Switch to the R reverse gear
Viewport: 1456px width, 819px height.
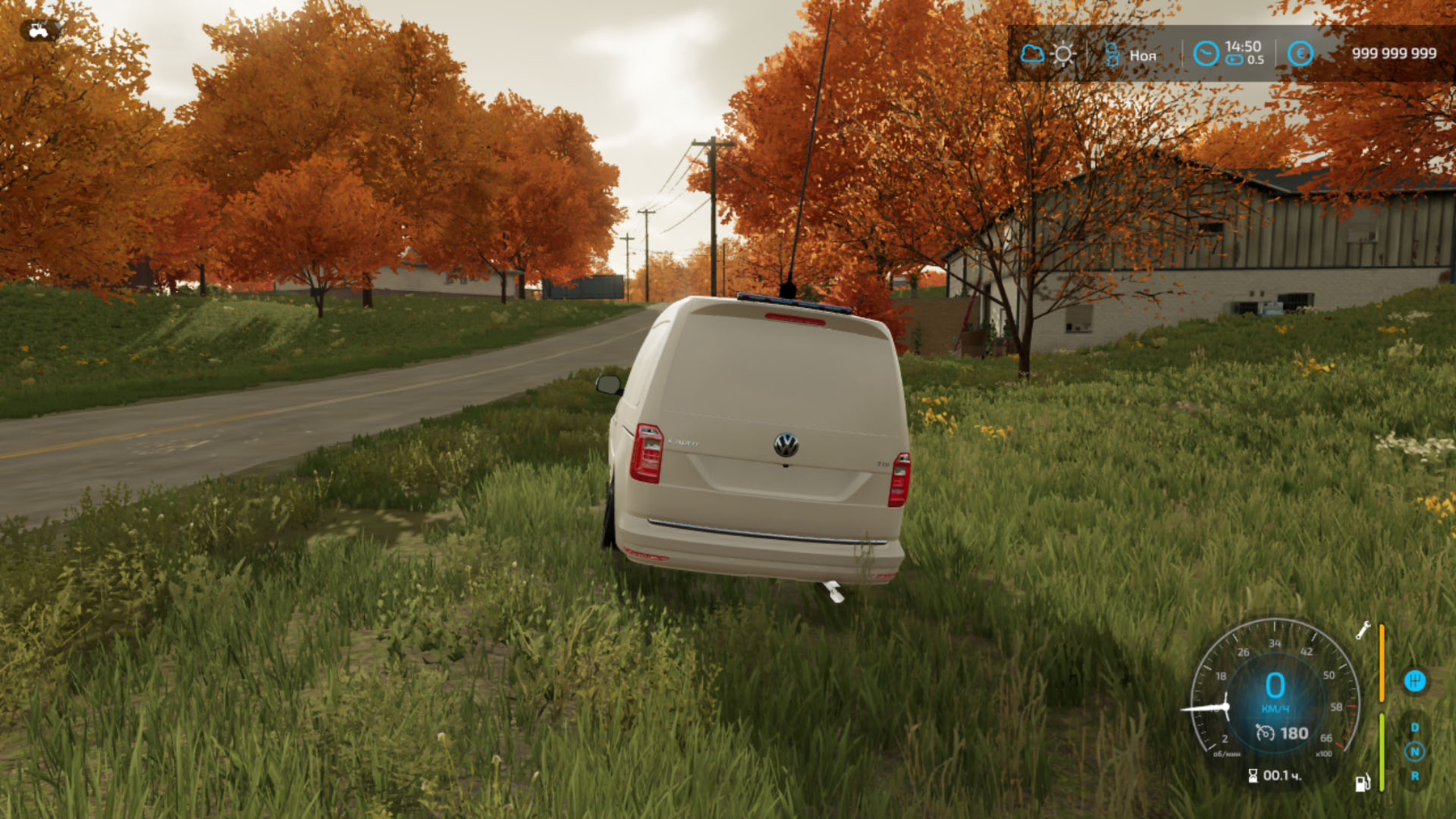pyautogui.click(x=1415, y=776)
